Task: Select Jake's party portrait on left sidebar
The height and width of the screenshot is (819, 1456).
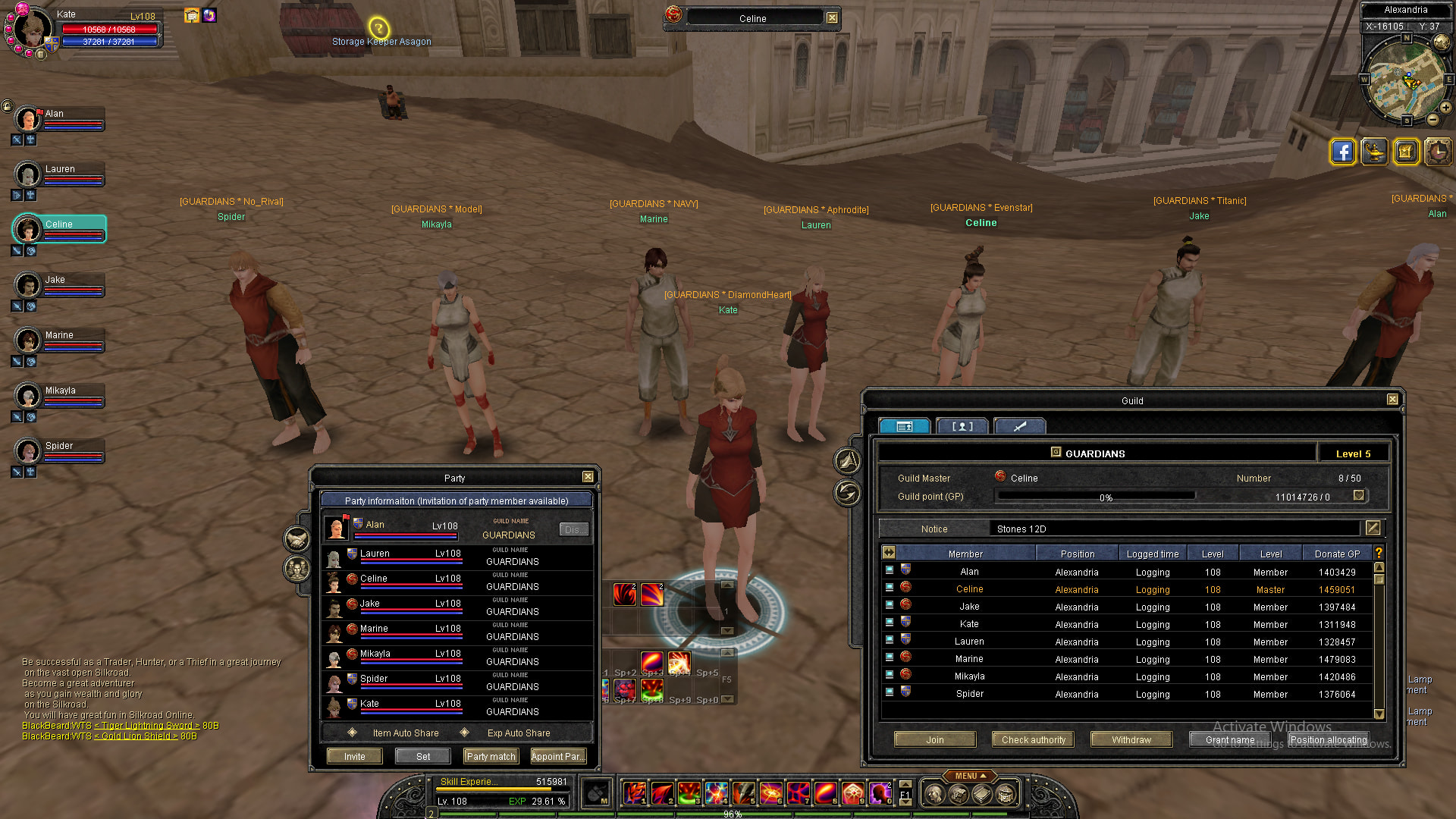Action: point(28,286)
